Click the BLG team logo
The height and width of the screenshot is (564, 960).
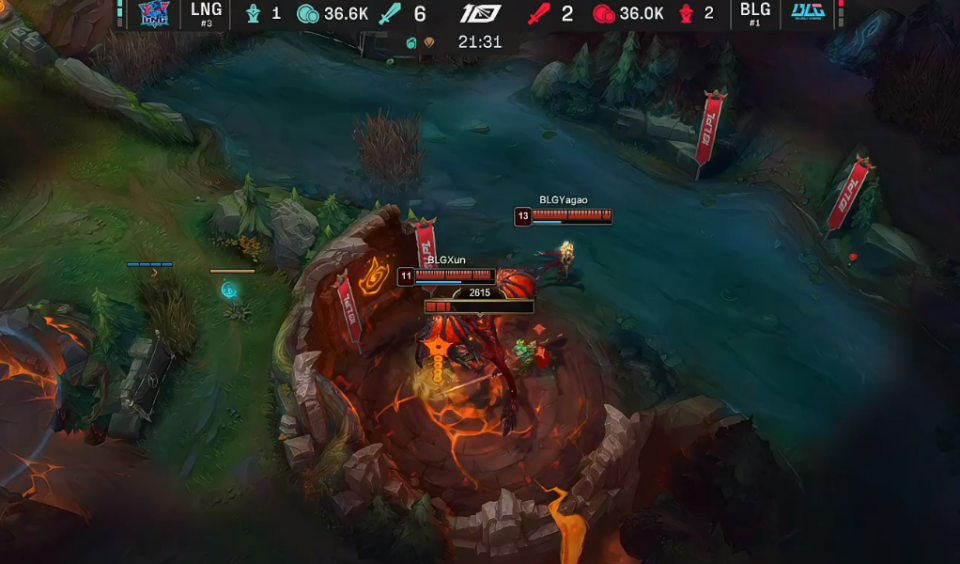tap(807, 13)
